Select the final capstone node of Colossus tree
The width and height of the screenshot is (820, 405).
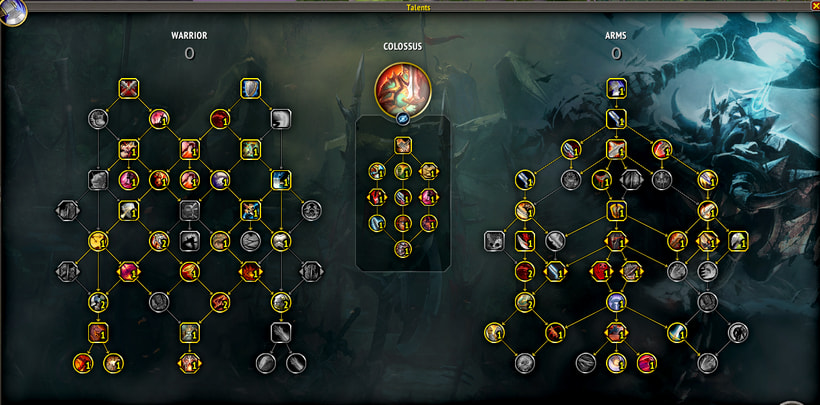[x=402, y=248]
